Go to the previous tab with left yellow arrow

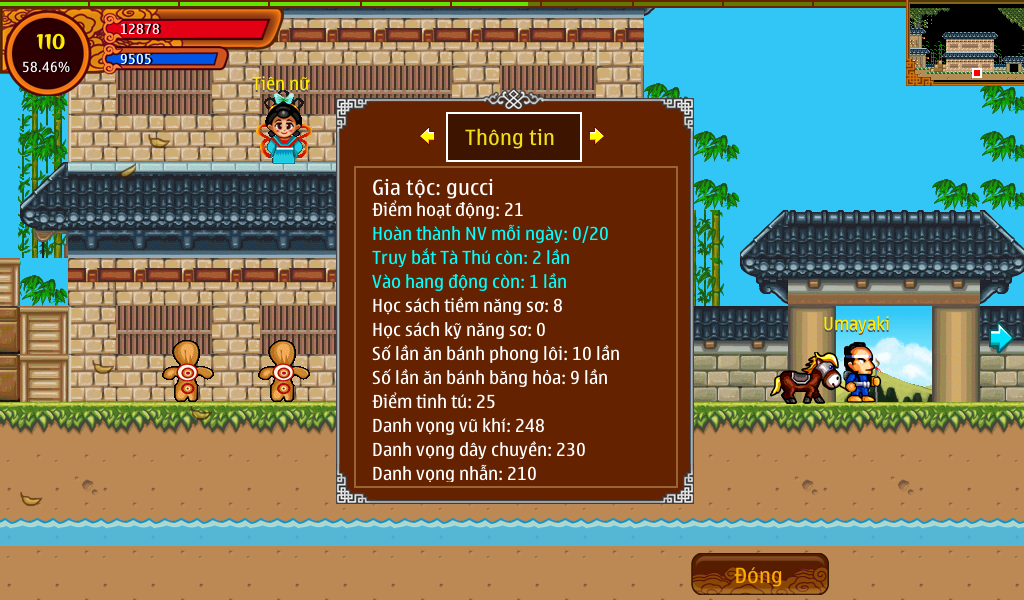[x=427, y=136]
